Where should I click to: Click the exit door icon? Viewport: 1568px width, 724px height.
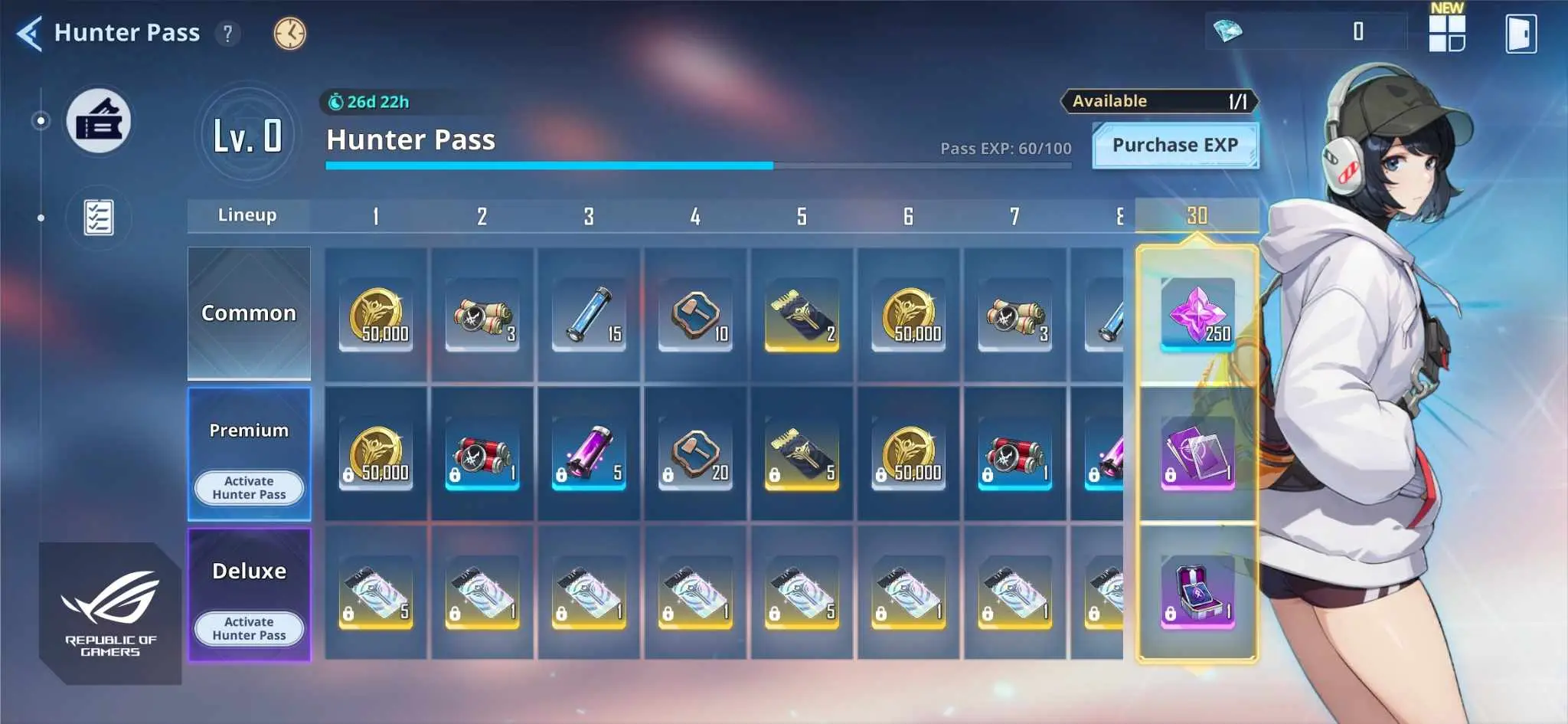(1521, 34)
